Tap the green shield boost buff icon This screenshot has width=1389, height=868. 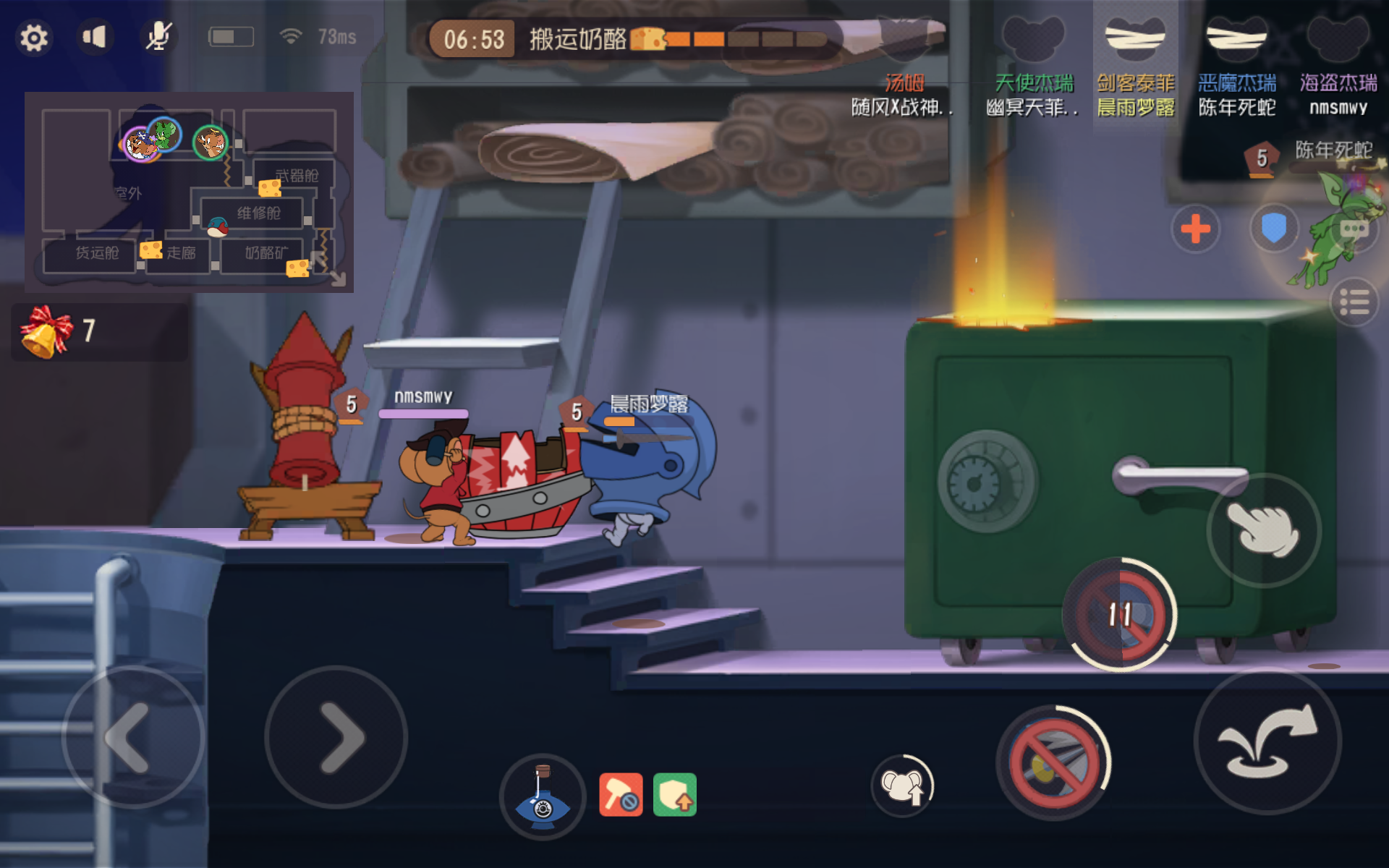coord(674,793)
